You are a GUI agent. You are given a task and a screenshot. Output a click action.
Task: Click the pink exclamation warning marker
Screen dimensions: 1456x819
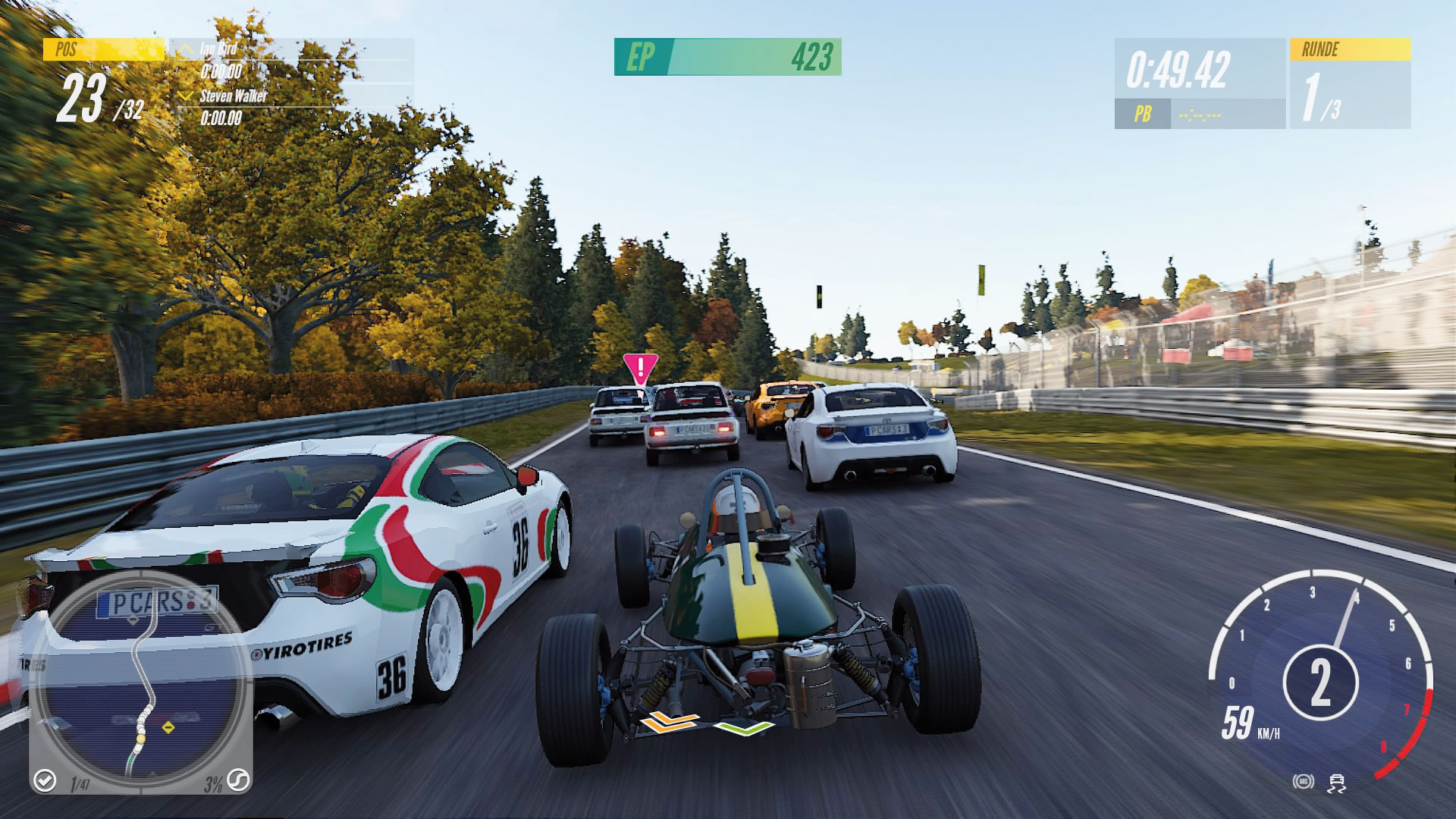click(640, 370)
